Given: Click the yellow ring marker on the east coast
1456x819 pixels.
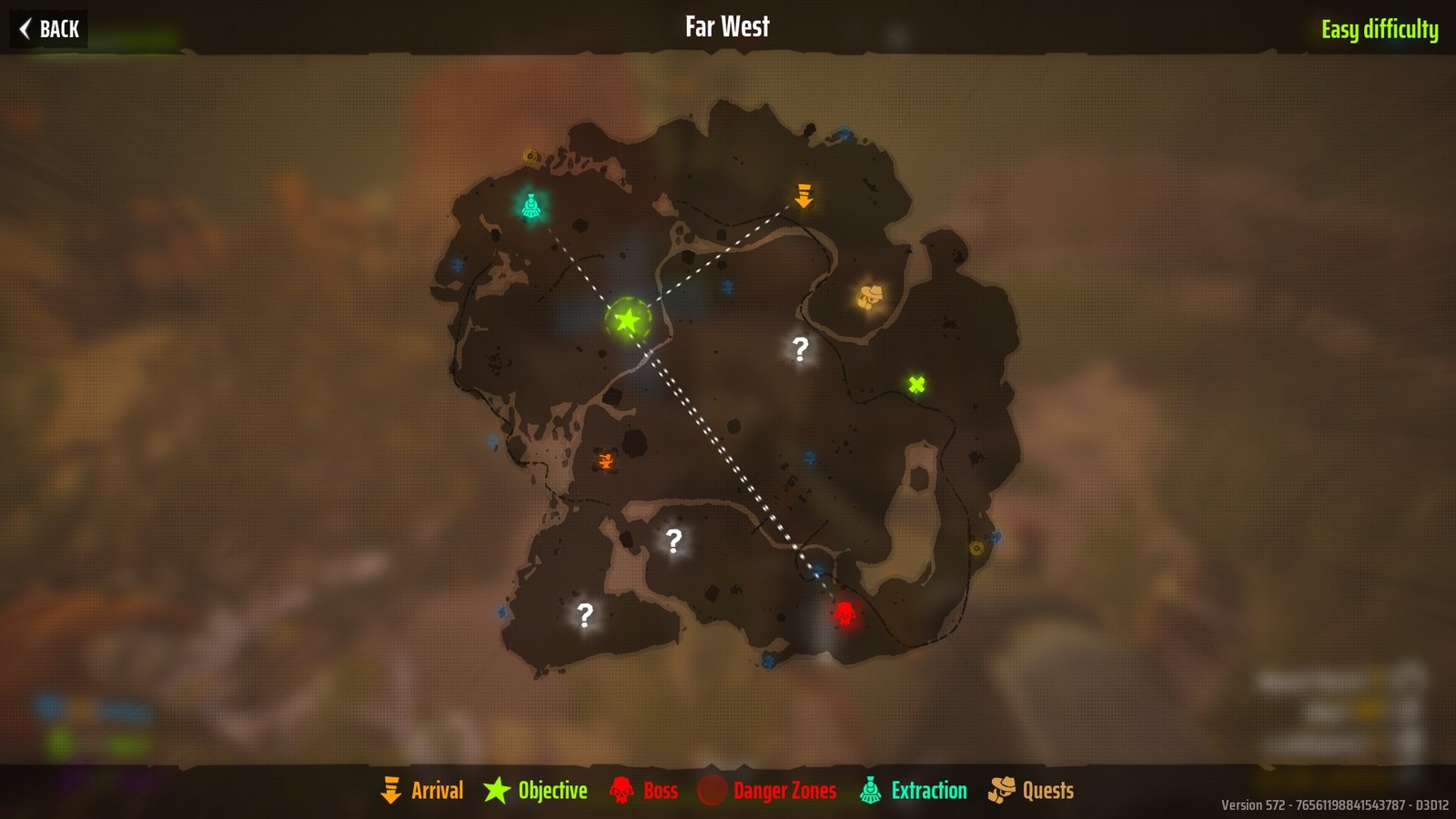Looking at the screenshot, I should 978,549.
